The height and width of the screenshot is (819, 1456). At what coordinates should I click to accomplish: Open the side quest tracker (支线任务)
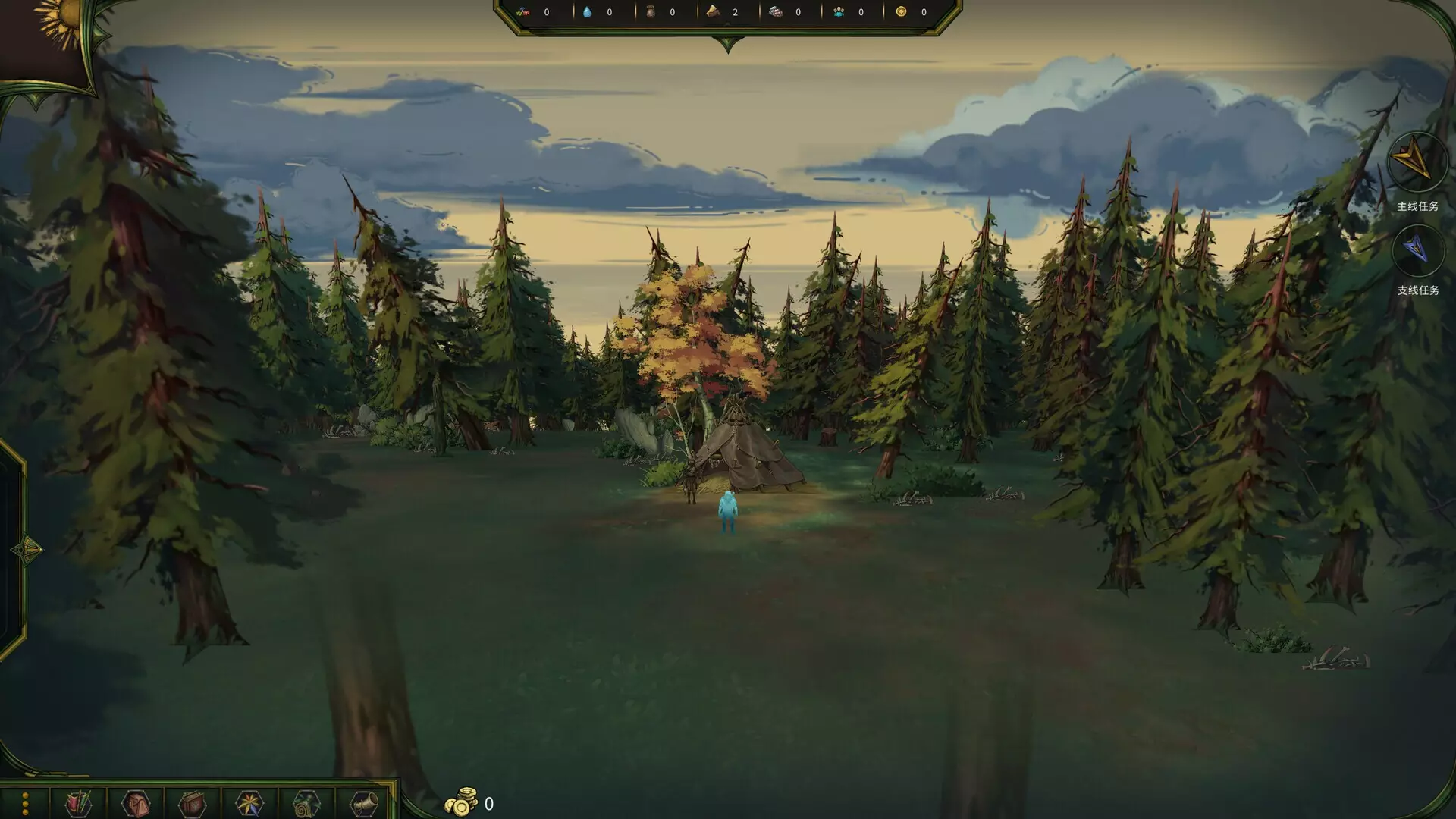click(x=1417, y=250)
